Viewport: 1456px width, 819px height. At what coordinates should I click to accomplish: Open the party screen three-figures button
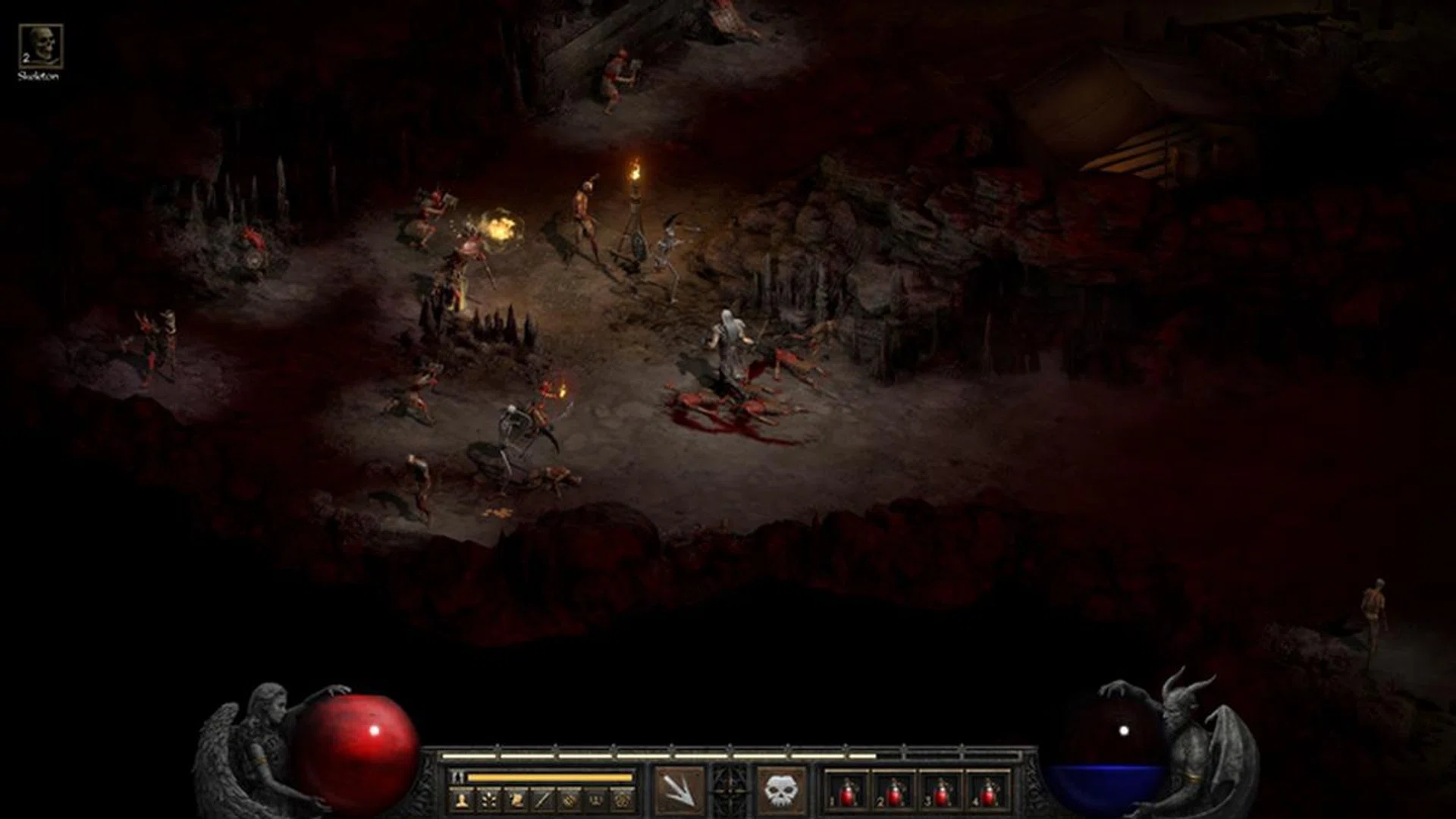click(596, 799)
